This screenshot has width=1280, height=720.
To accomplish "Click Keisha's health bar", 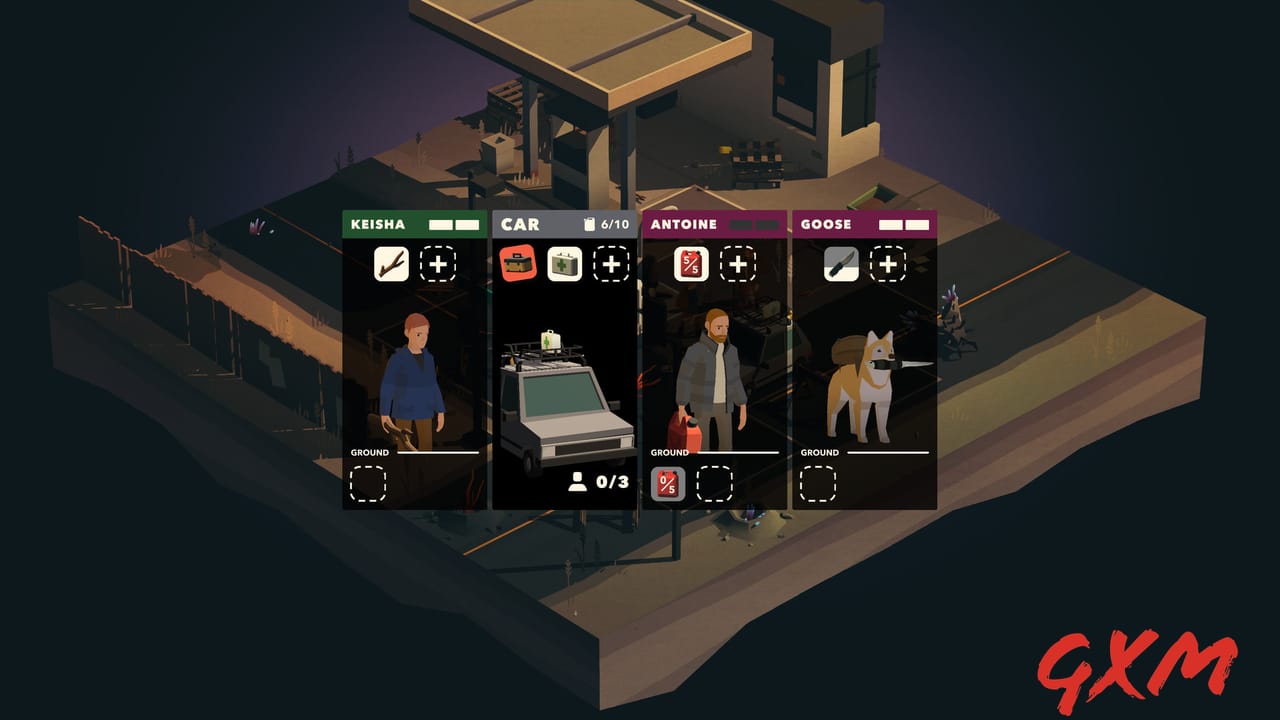I will pos(452,224).
